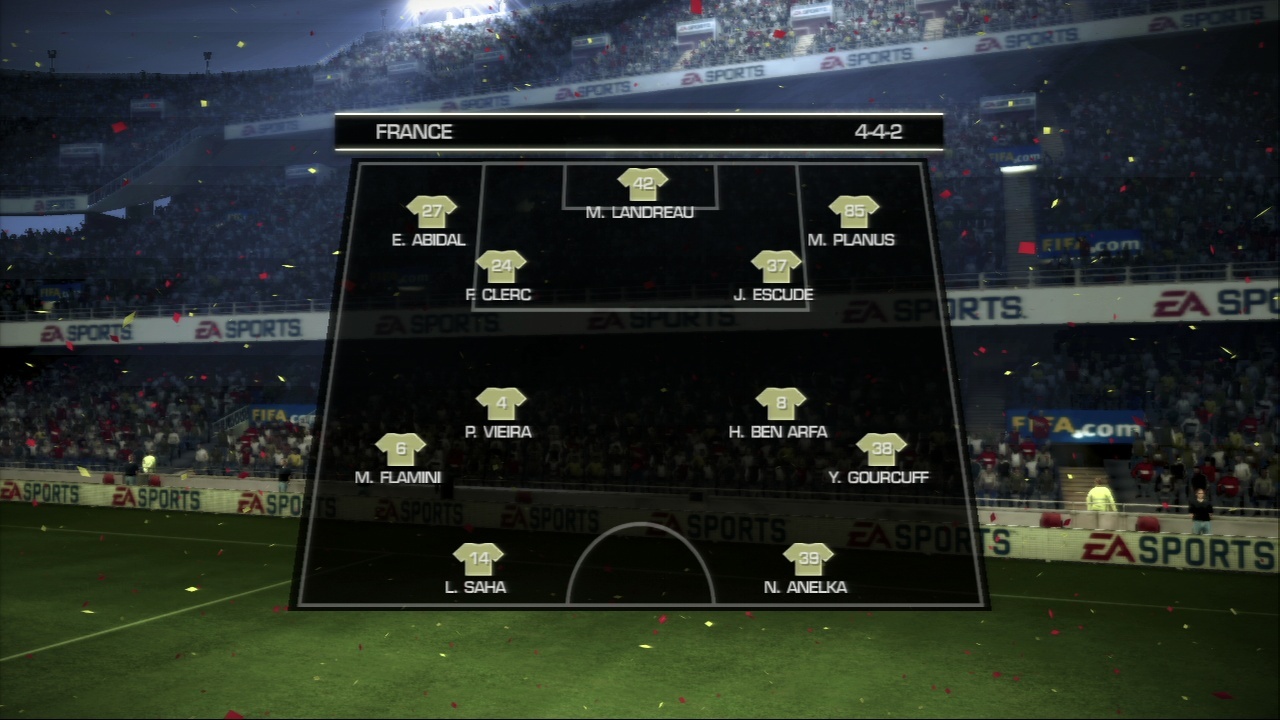Select striker L. Saha's shirt
The width and height of the screenshot is (1280, 720).
(477, 560)
